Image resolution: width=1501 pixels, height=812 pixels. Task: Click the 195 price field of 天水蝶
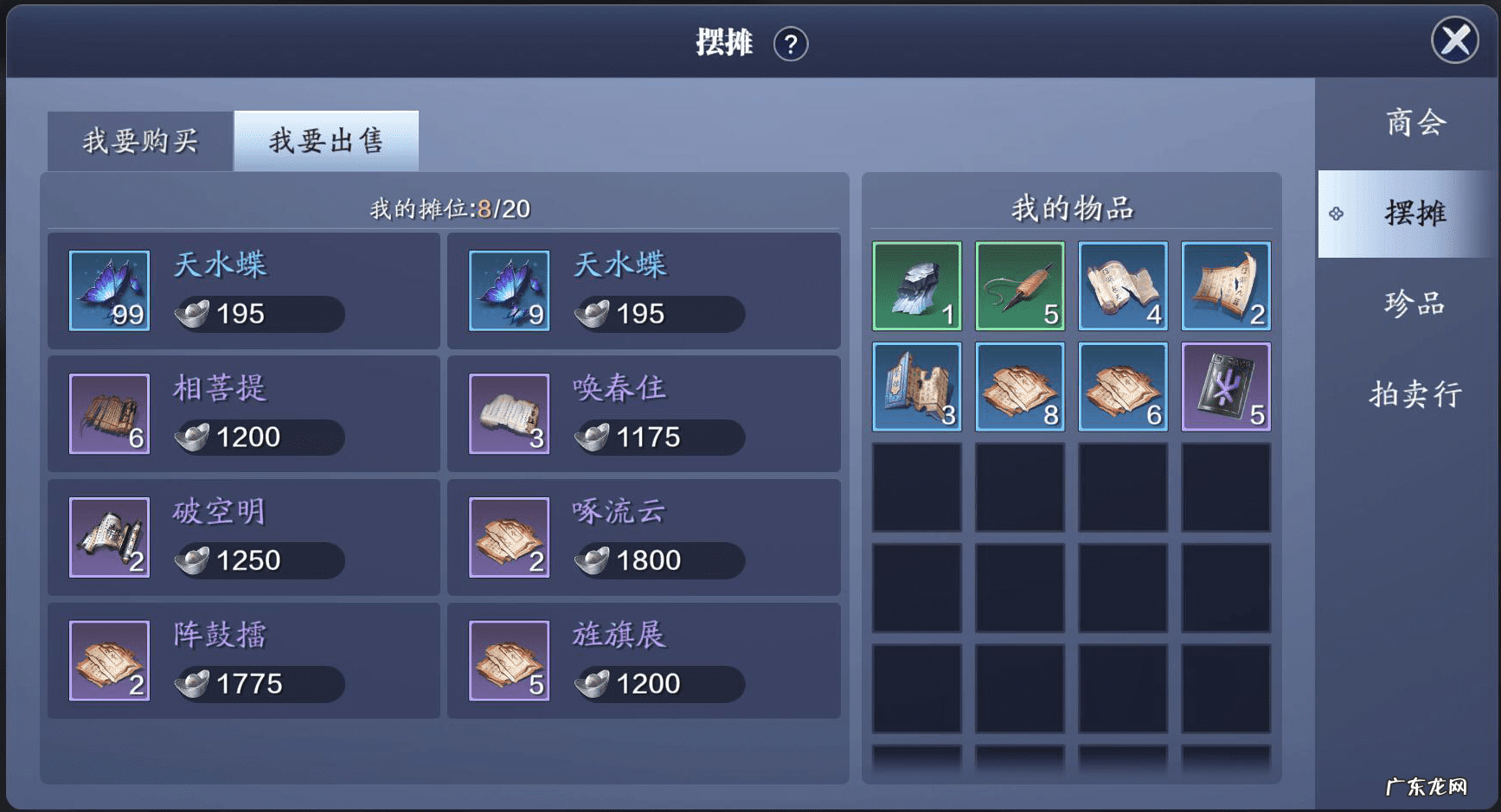pos(257,314)
